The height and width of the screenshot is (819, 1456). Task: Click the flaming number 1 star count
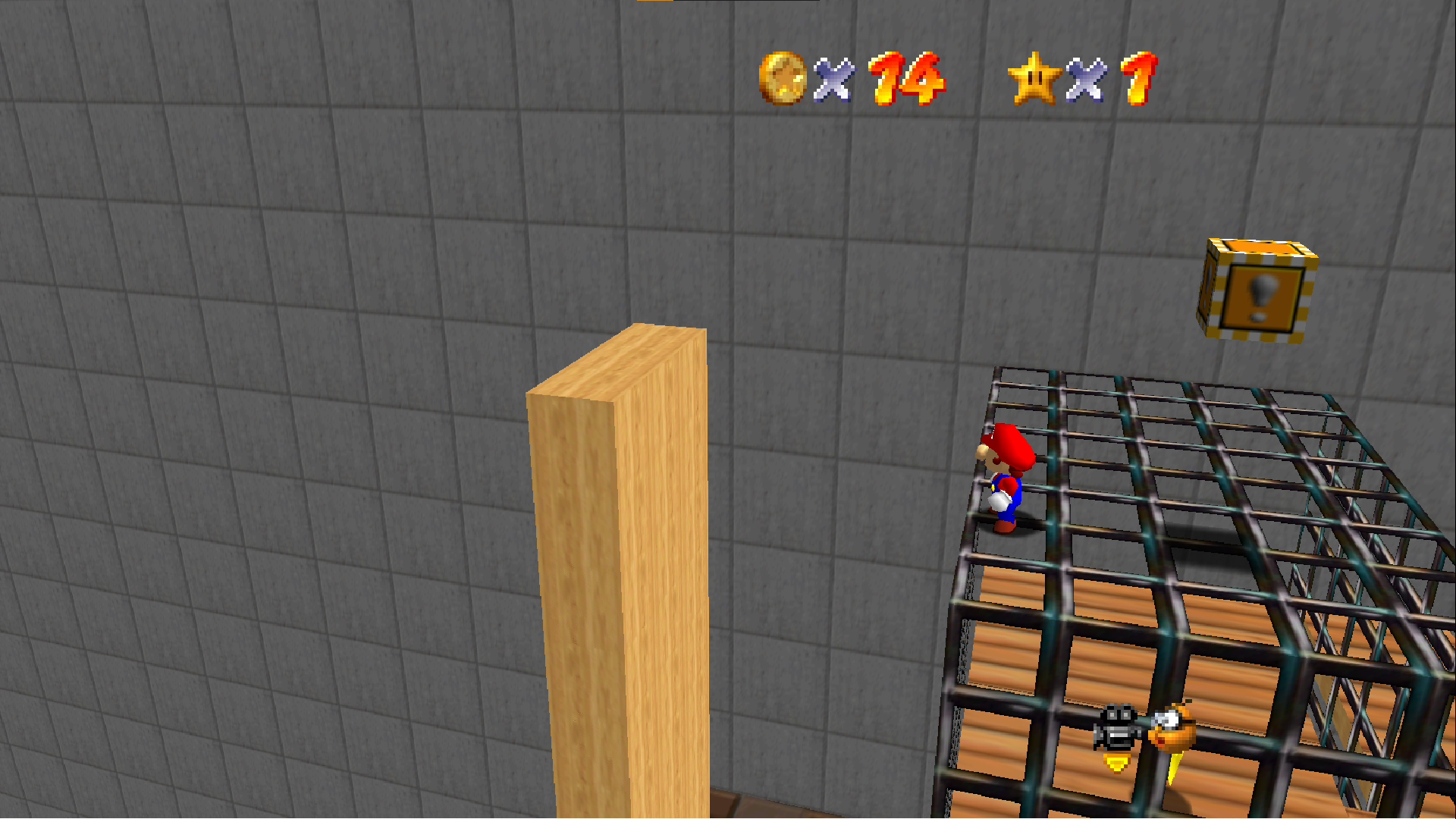pos(1134,77)
